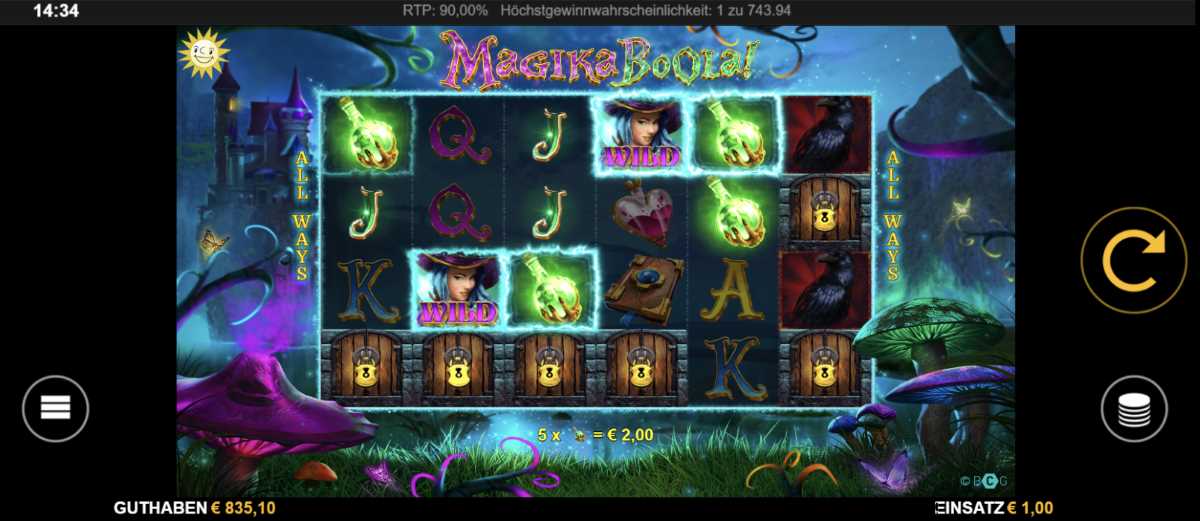Open the hamburger menu
This screenshot has height=521, width=1200.
pyautogui.click(x=56, y=408)
